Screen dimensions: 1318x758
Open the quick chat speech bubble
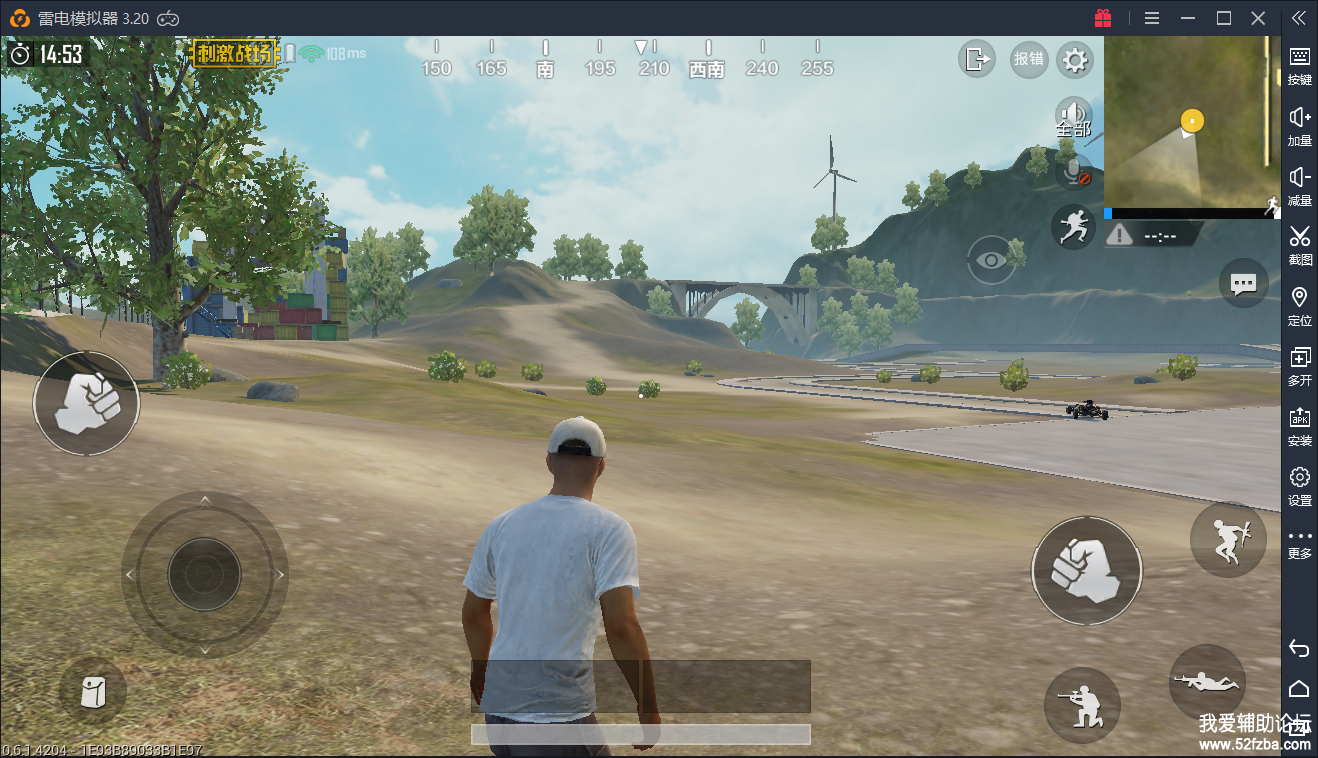(1243, 284)
